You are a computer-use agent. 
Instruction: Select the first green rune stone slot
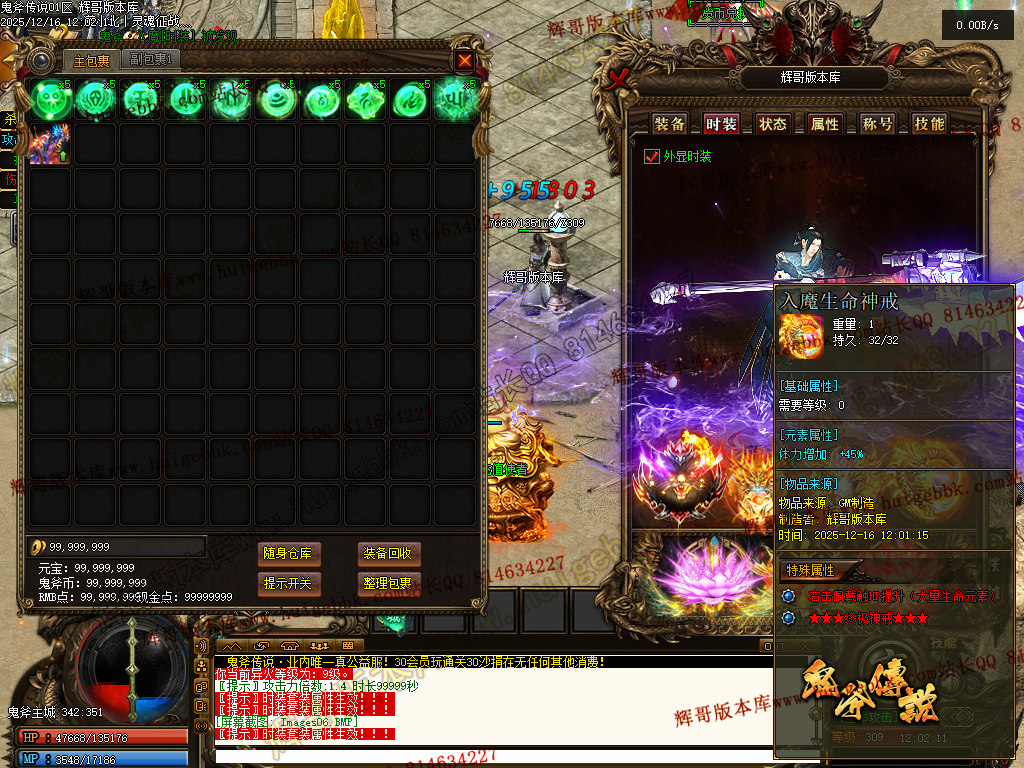pos(49,99)
